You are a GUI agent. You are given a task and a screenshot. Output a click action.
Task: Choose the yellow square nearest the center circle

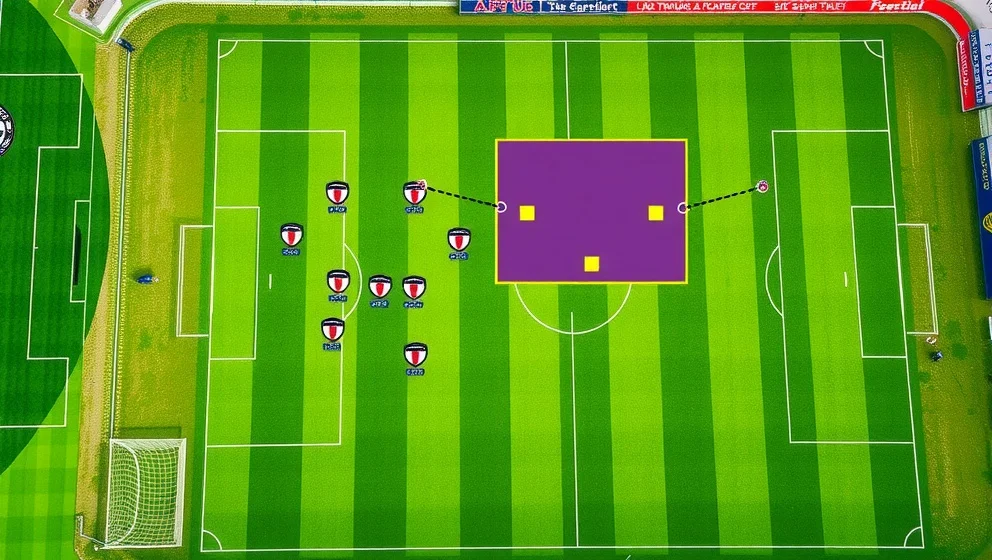click(x=591, y=264)
